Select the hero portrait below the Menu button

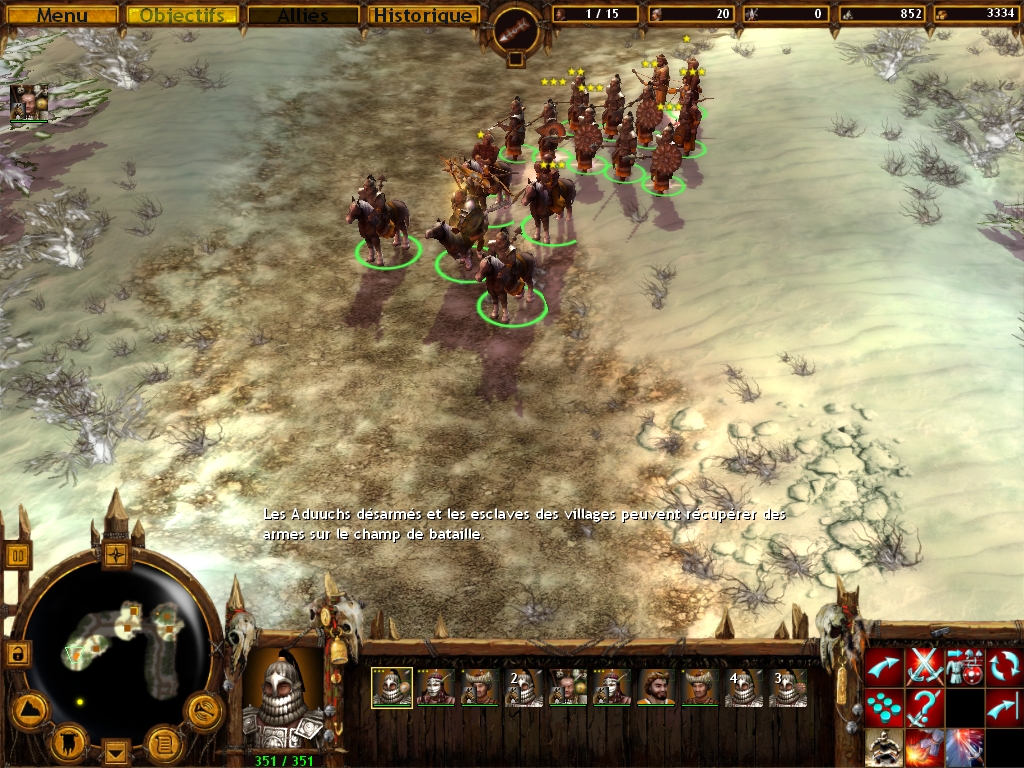point(28,102)
